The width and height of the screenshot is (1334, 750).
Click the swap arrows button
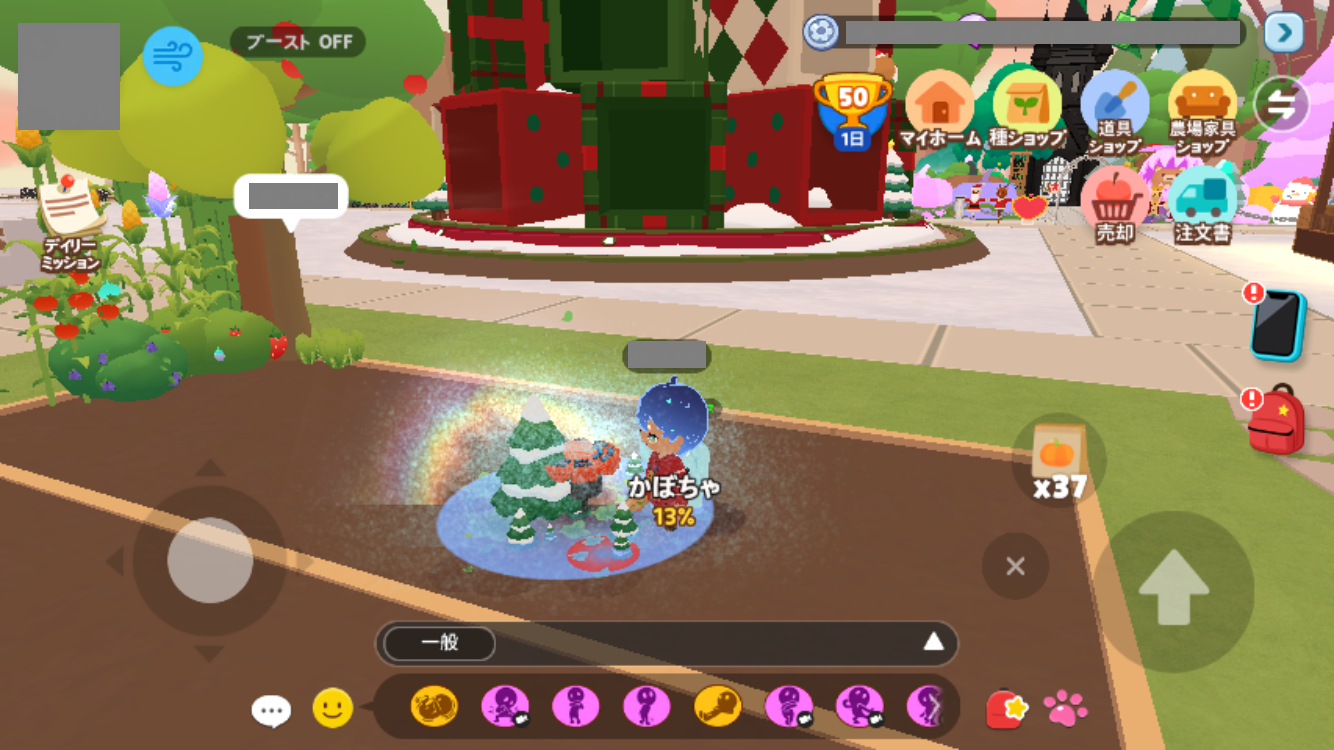[1282, 105]
